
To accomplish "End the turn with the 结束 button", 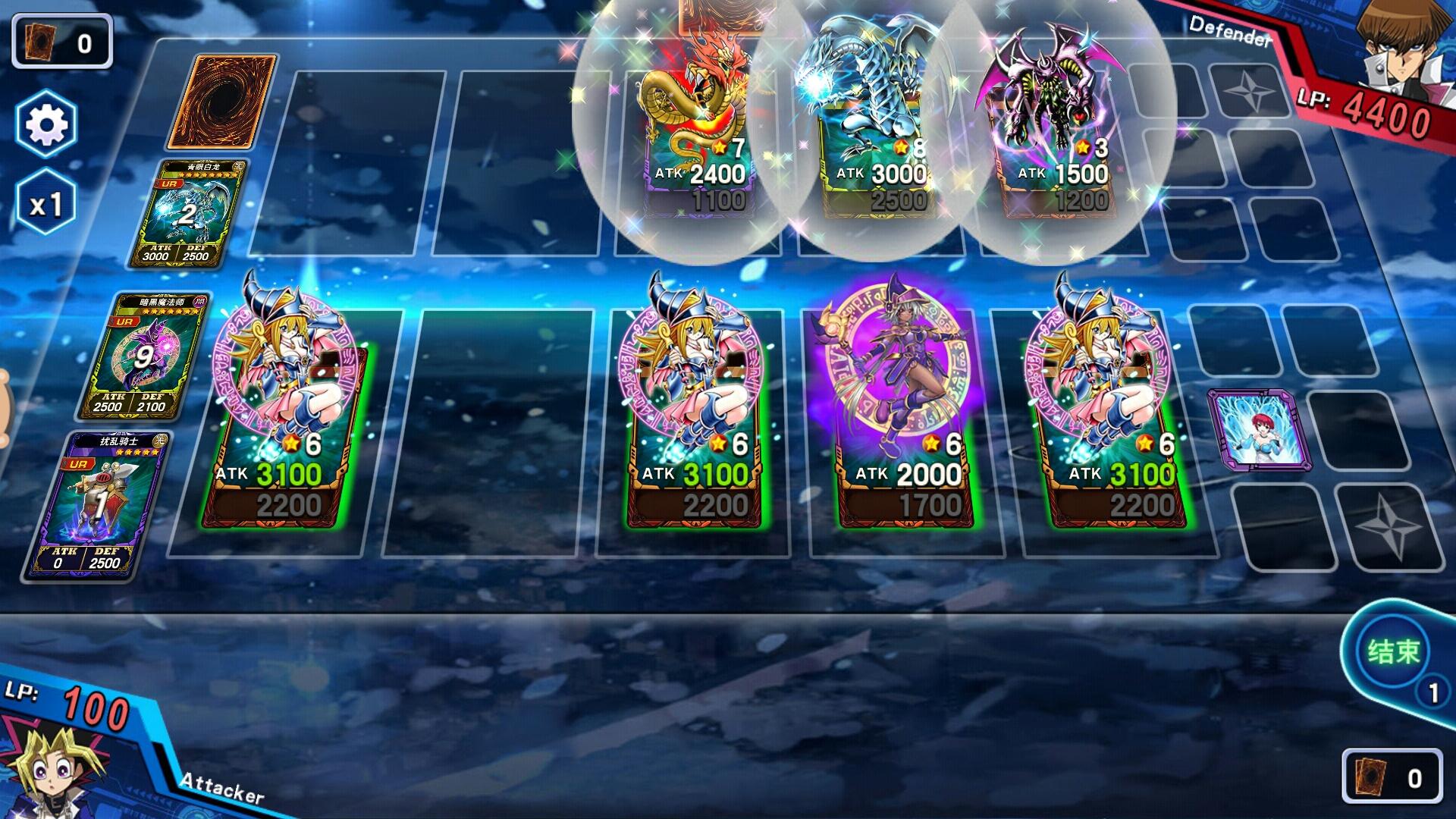I will 1392,652.
